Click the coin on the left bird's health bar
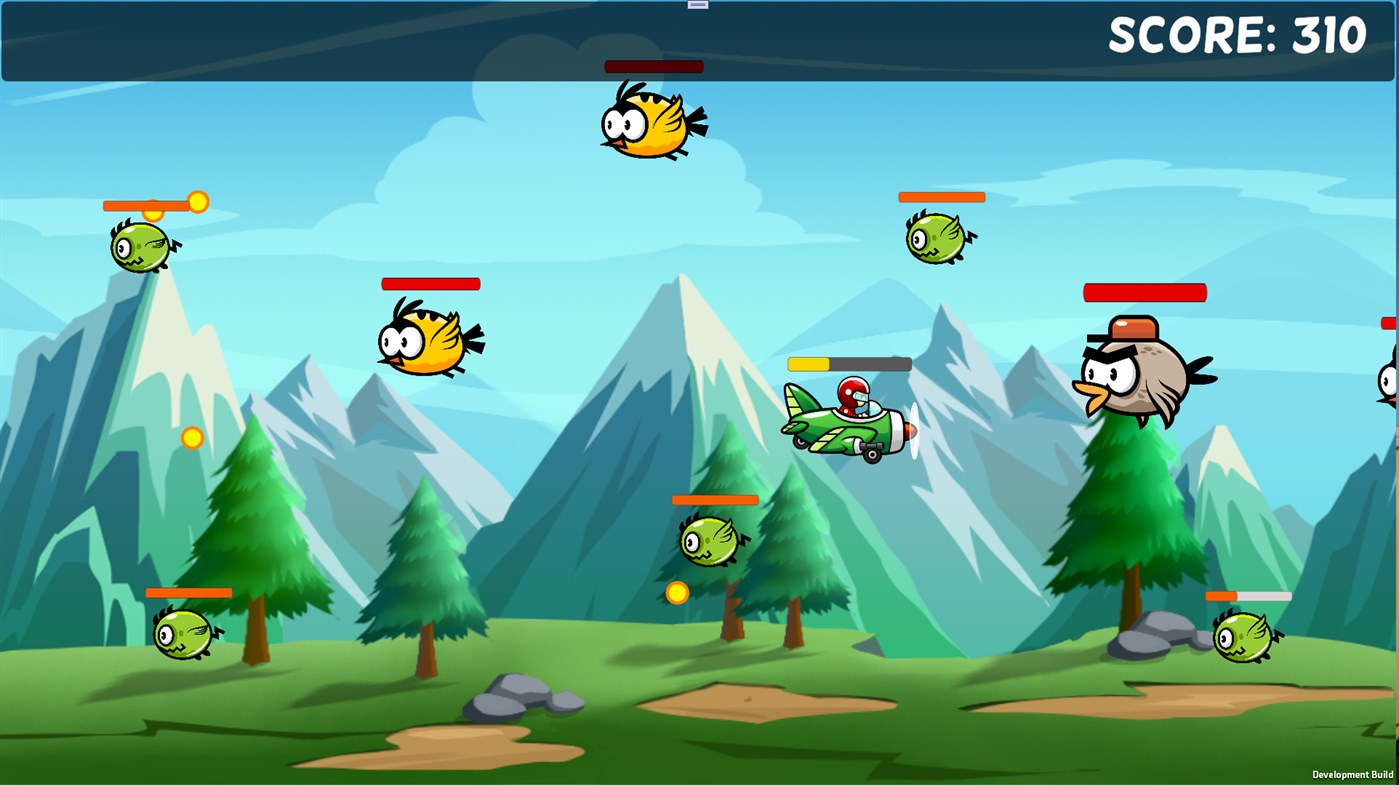 [197, 202]
